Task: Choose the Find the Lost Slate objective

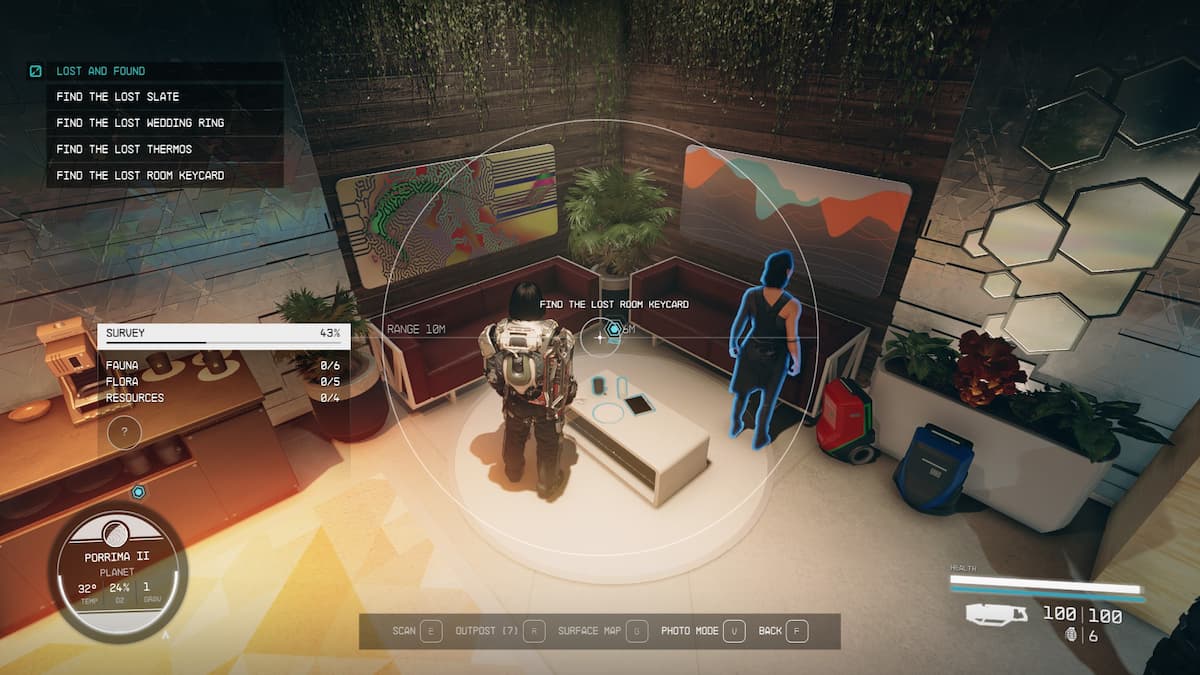Action: pos(118,97)
